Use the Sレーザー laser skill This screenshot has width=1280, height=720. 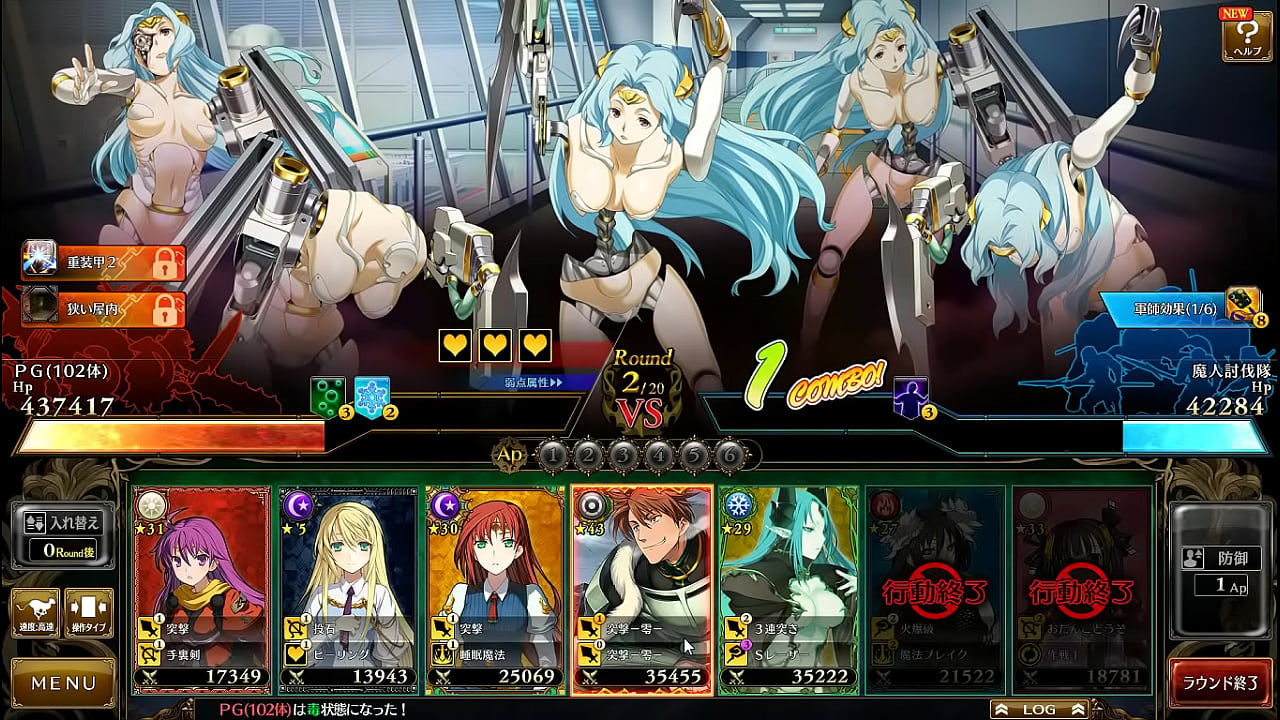(788, 654)
